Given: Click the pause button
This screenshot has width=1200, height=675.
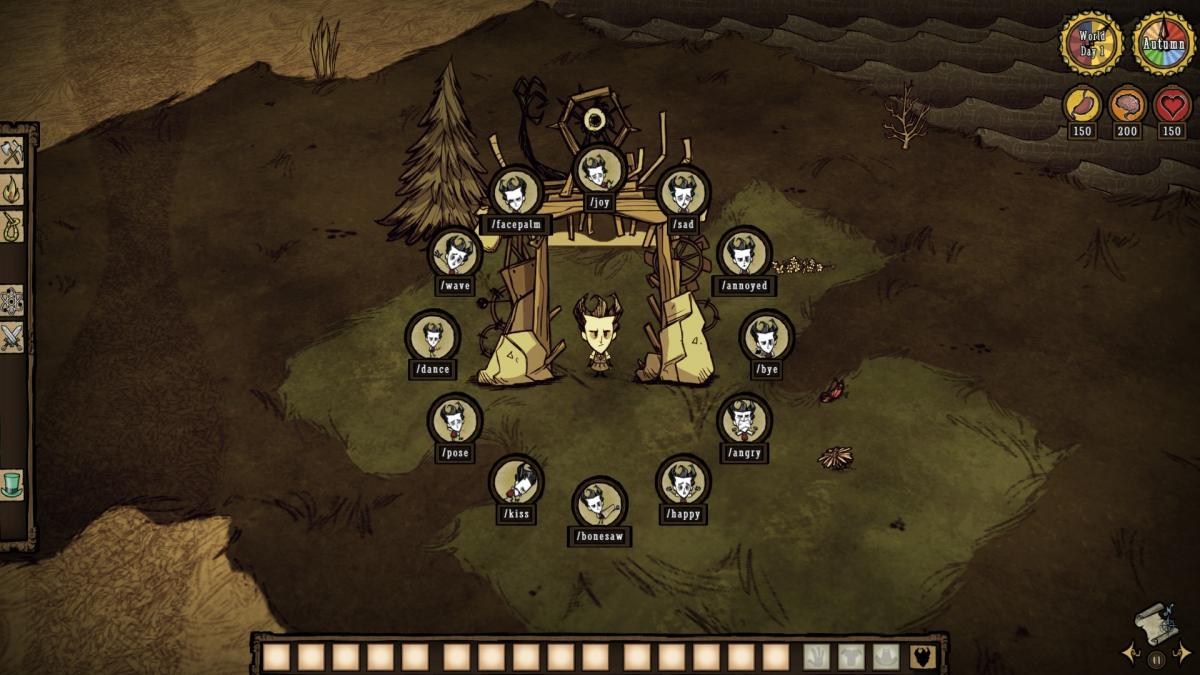Looking at the screenshot, I should pyautogui.click(x=1157, y=659).
